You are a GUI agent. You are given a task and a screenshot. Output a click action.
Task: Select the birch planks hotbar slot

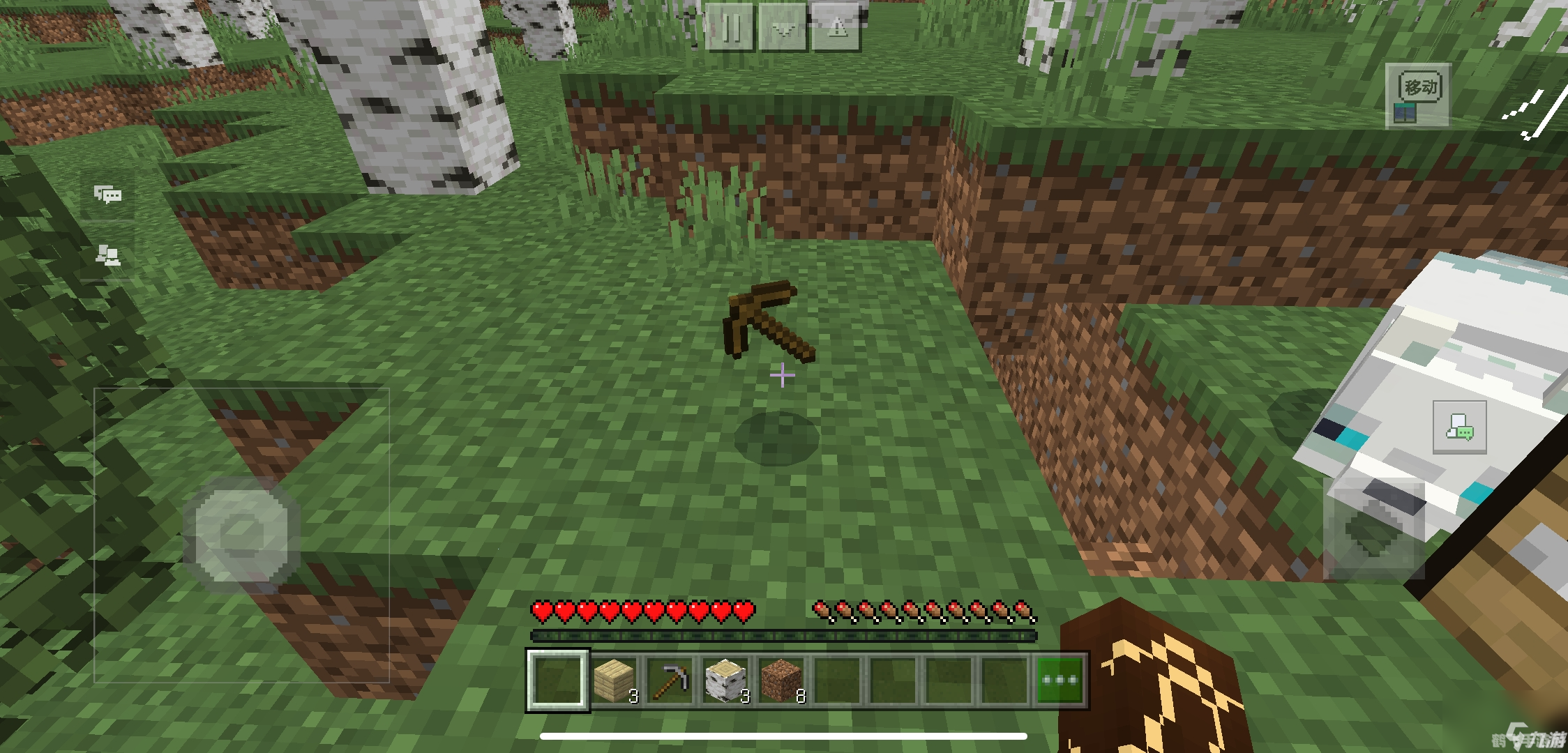(x=614, y=680)
